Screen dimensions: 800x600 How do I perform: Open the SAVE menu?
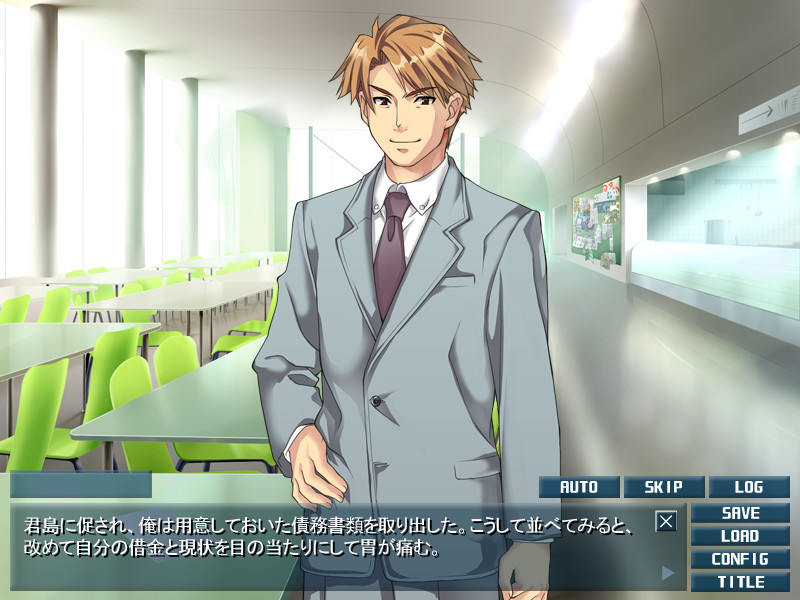coord(740,513)
